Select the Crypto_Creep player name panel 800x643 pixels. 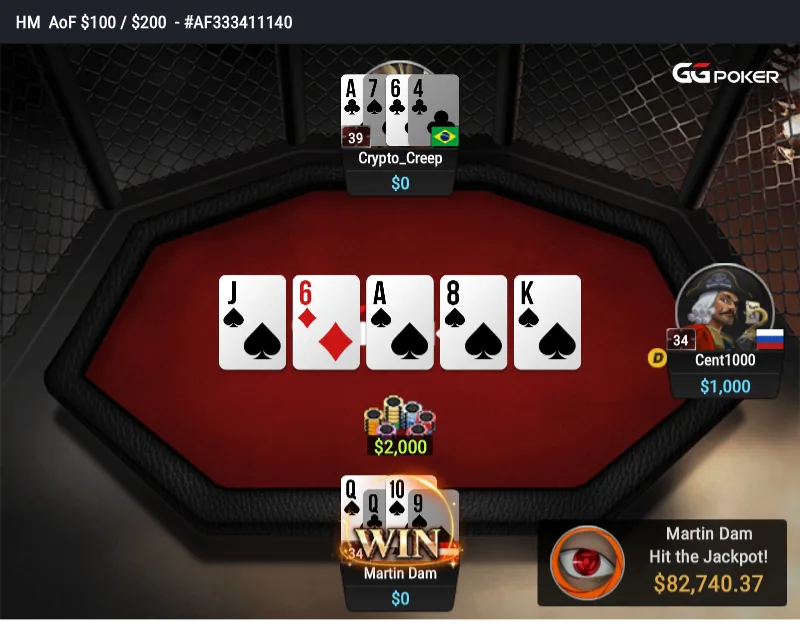coord(400,158)
